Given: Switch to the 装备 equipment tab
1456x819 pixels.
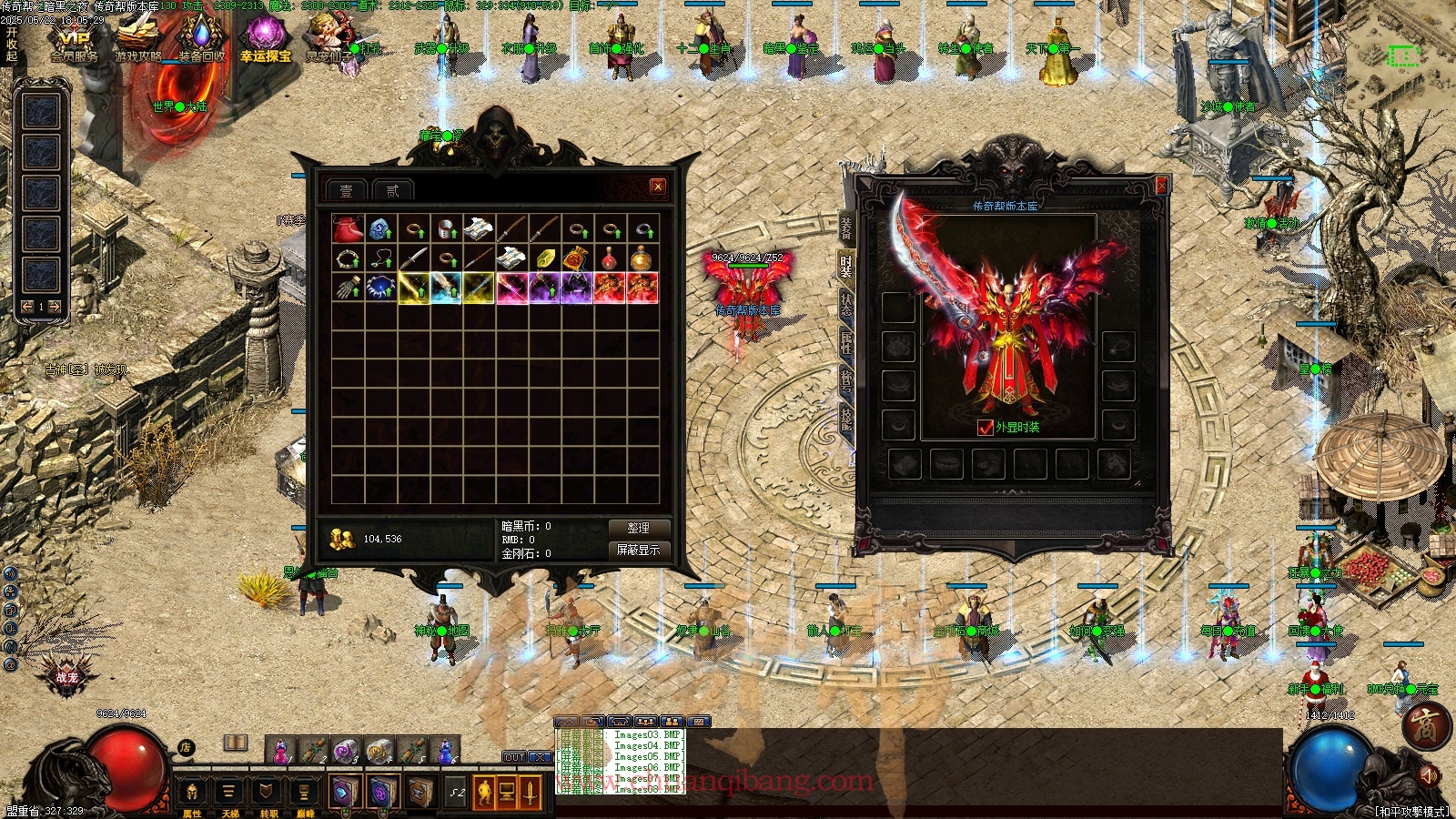Looking at the screenshot, I should [x=845, y=227].
